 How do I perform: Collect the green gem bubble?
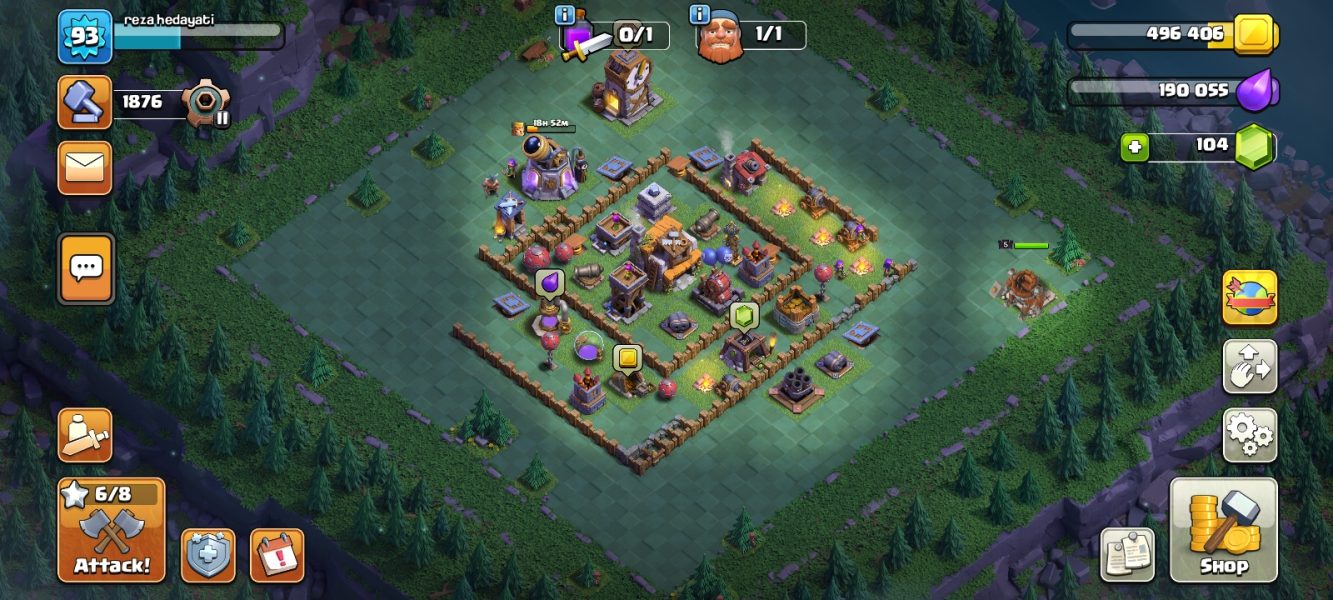click(744, 316)
